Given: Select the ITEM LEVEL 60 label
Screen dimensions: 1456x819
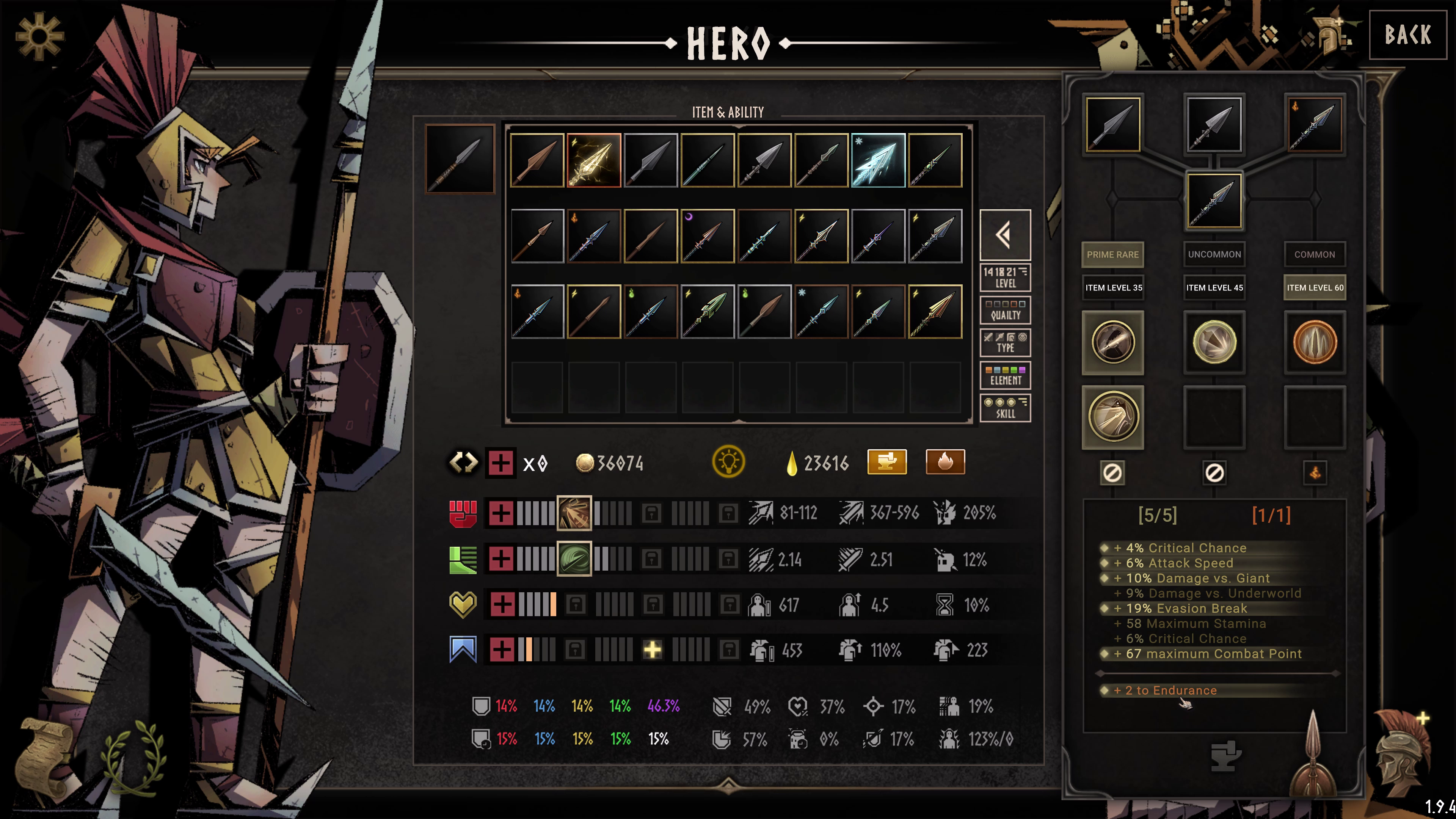Looking at the screenshot, I should pos(1315,288).
